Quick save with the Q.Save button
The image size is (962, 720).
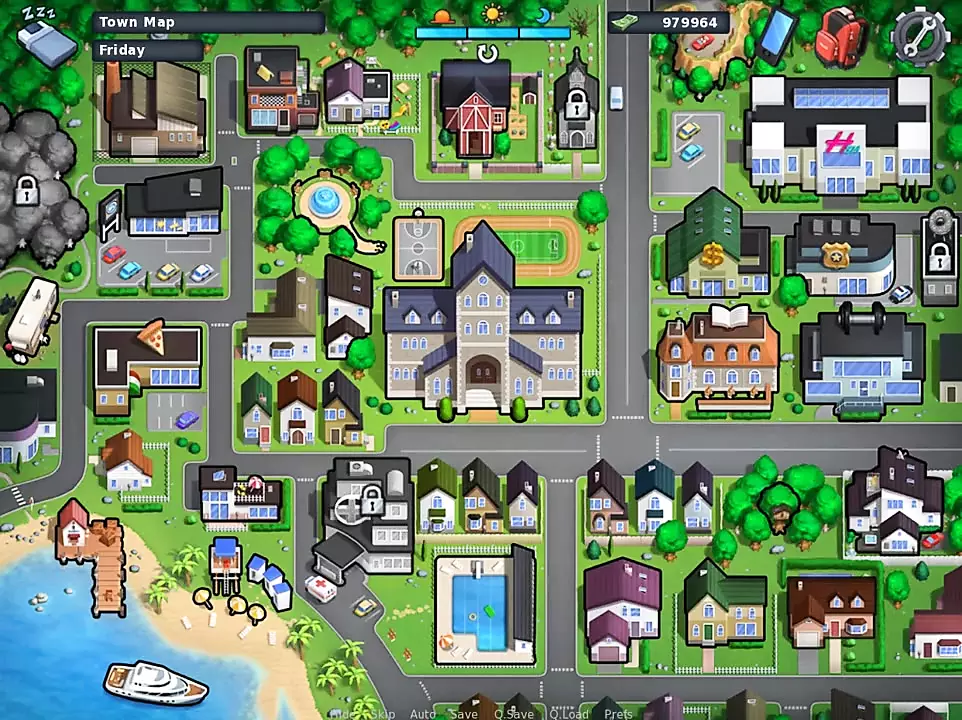pos(513,714)
